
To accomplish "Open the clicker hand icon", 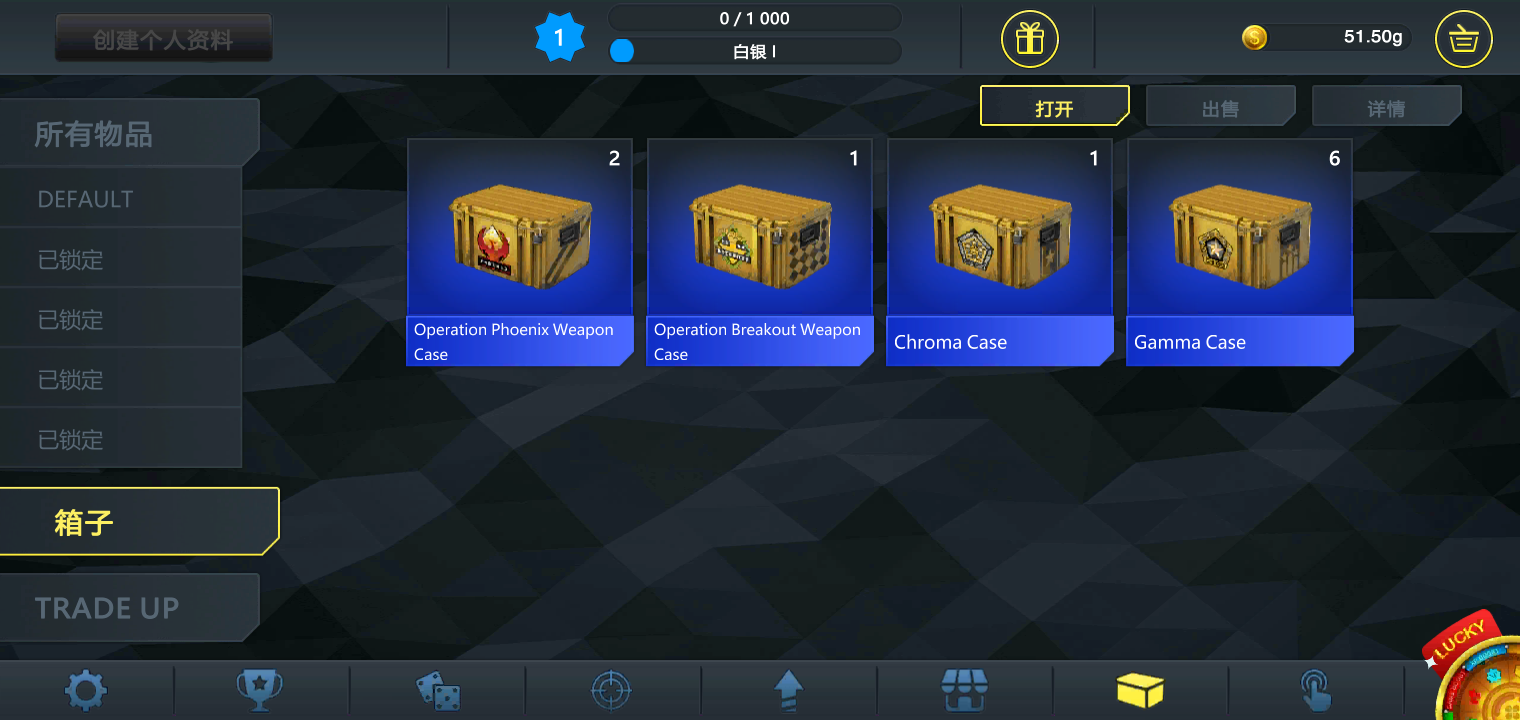I will (x=1317, y=690).
